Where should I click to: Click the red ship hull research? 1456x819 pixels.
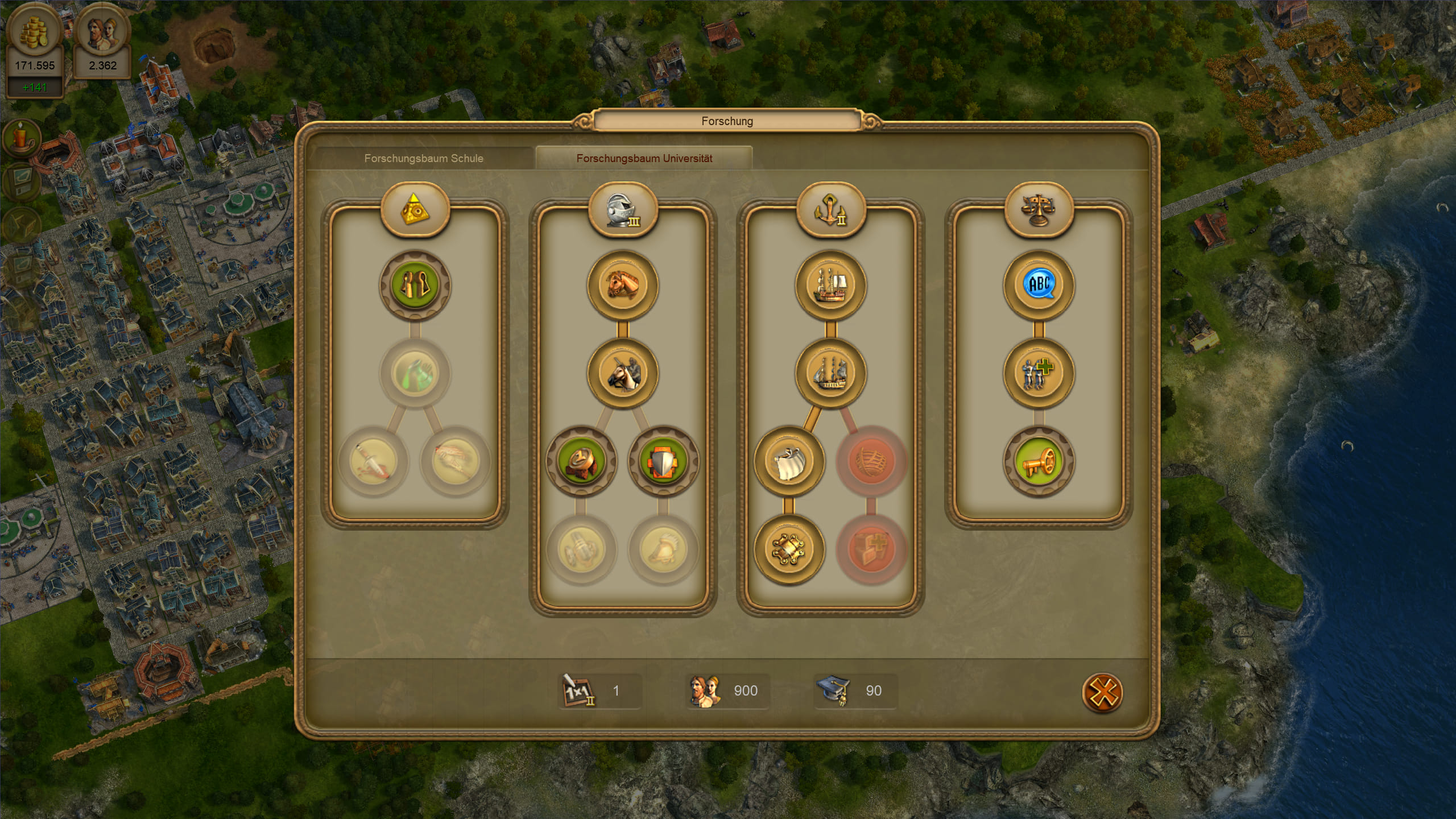tap(871, 461)
